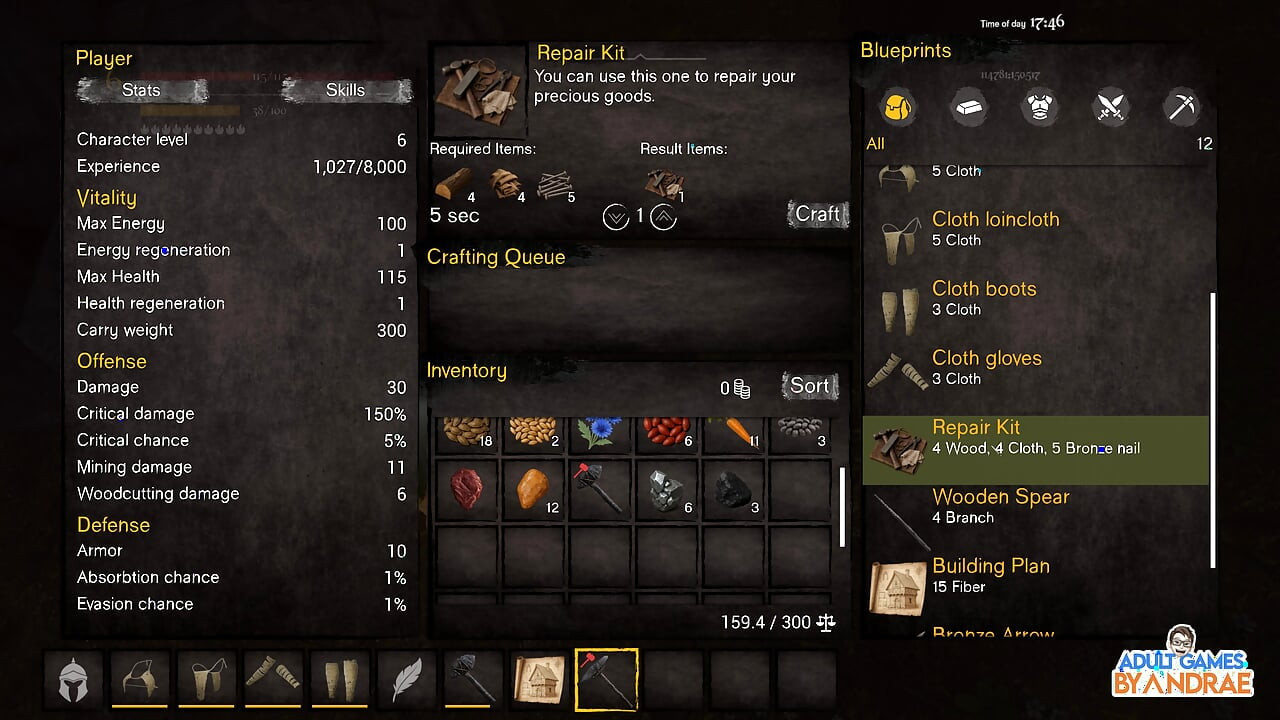This screenshot has height=720, width=1280.
Task: Switch to the Skills tab
Action: 346,90
